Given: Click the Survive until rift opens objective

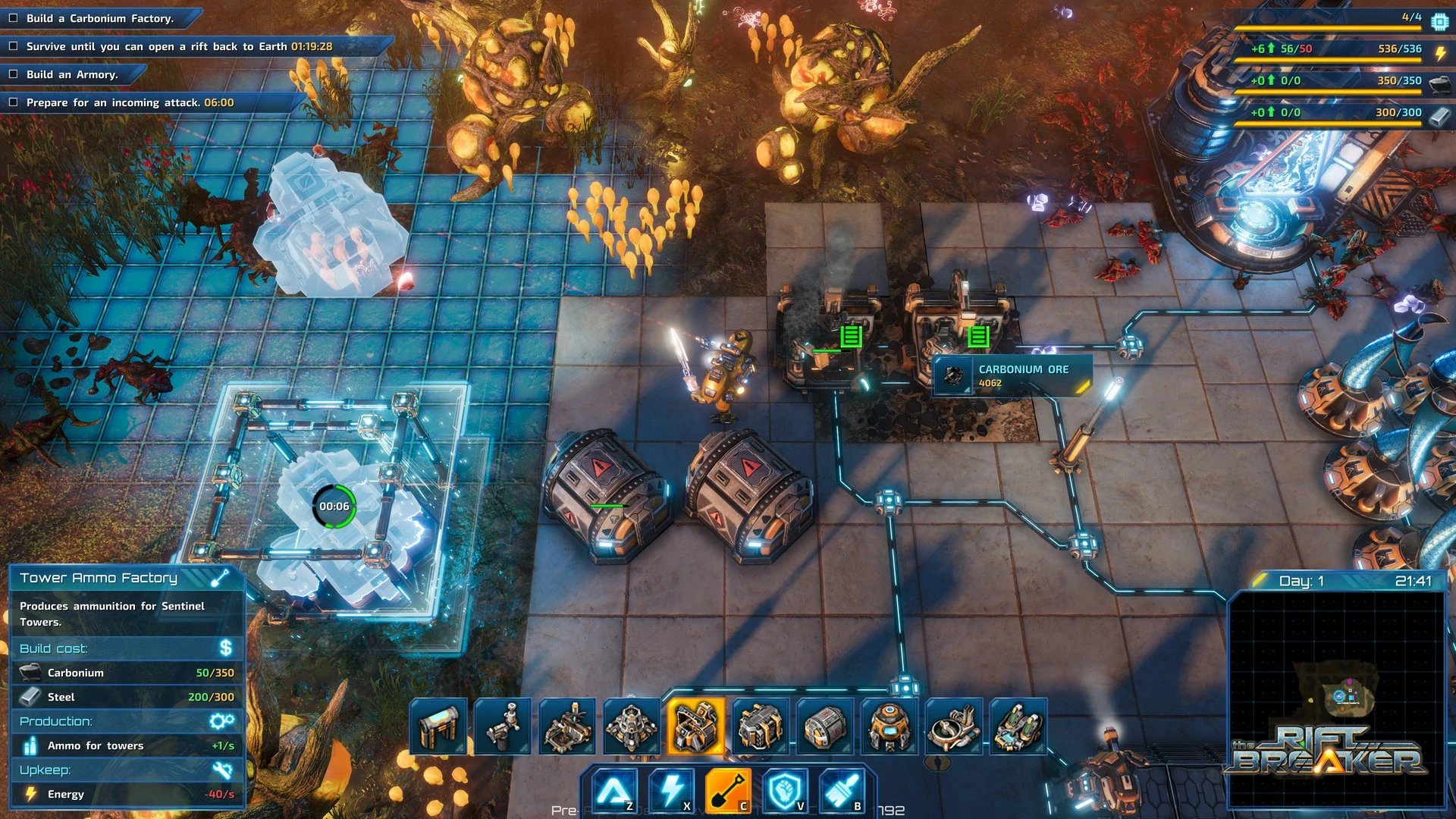Looking at the screenshot, I should coord(179,46).
